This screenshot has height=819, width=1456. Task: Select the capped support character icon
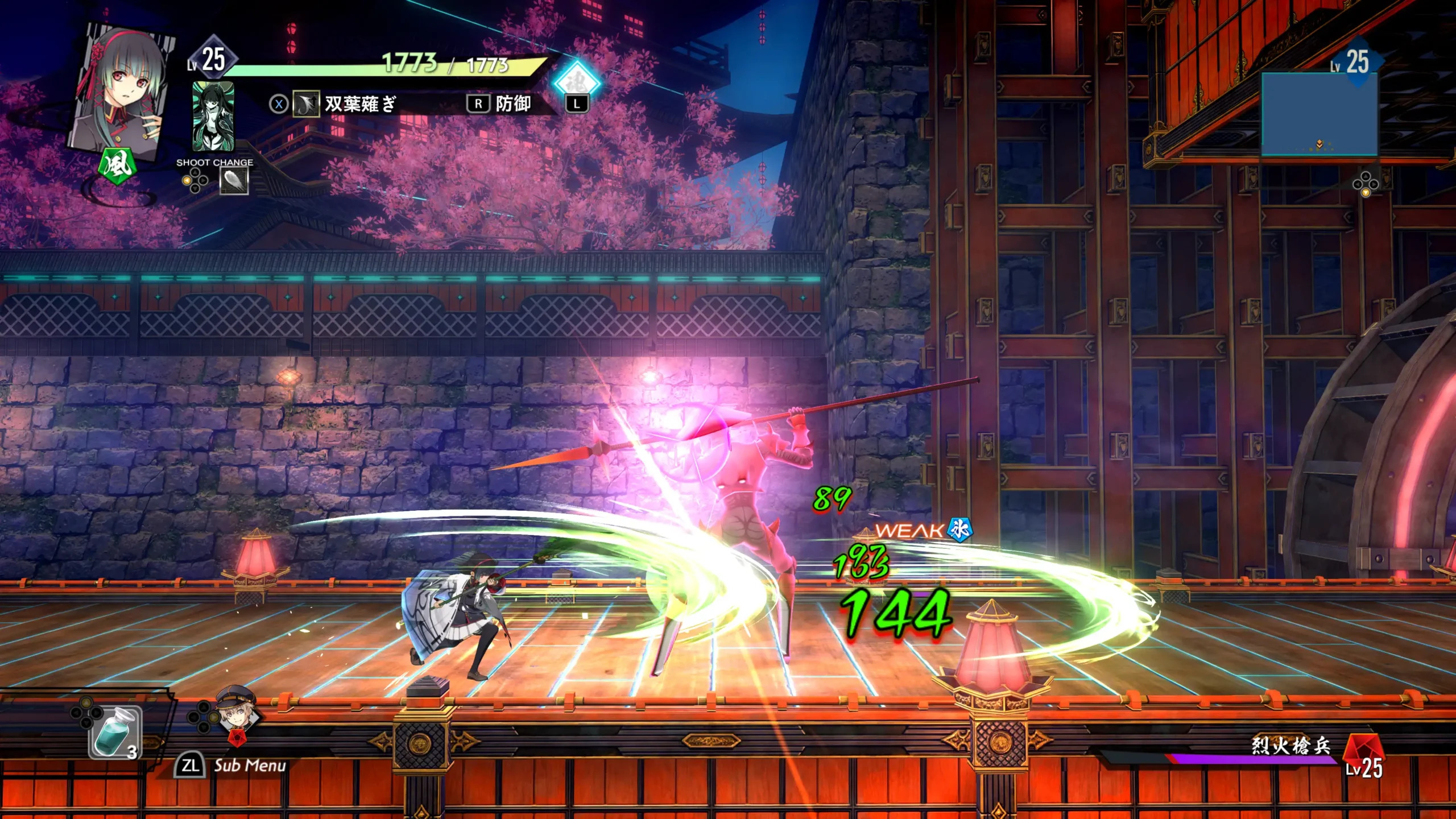pyautogui.click(x=237, y=712)
